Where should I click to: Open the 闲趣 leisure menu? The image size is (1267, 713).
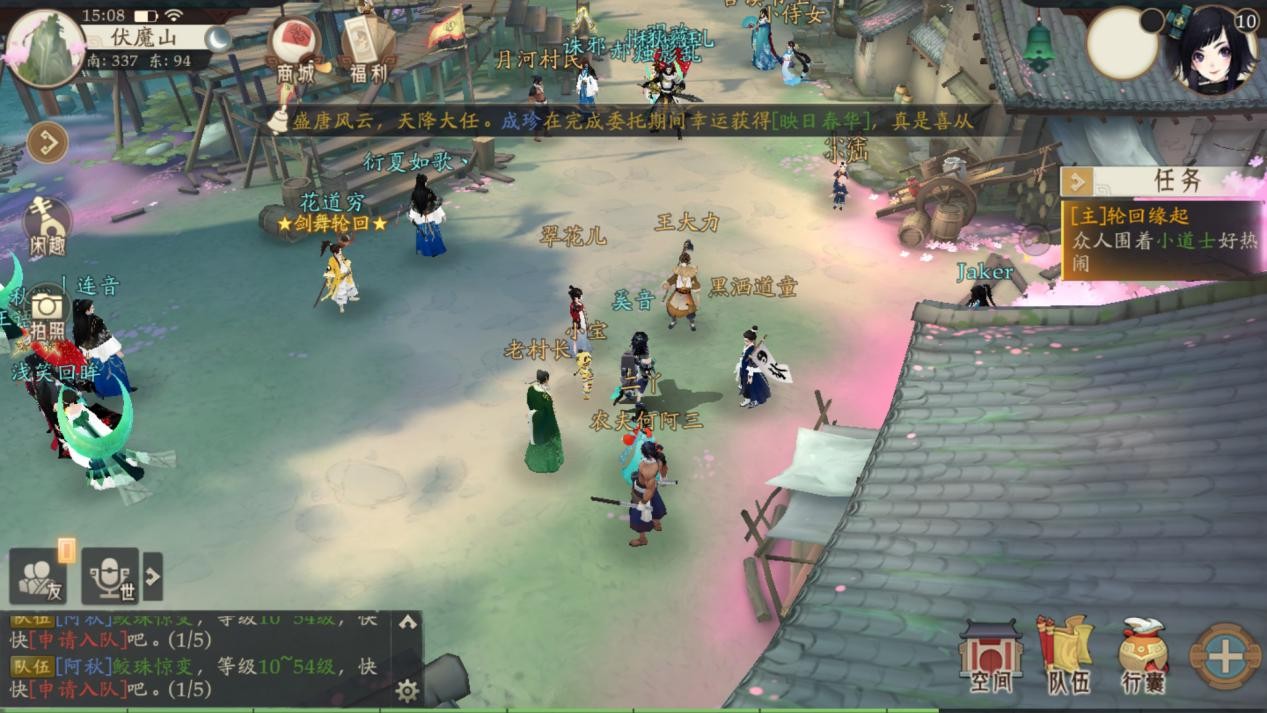(46, 226)
